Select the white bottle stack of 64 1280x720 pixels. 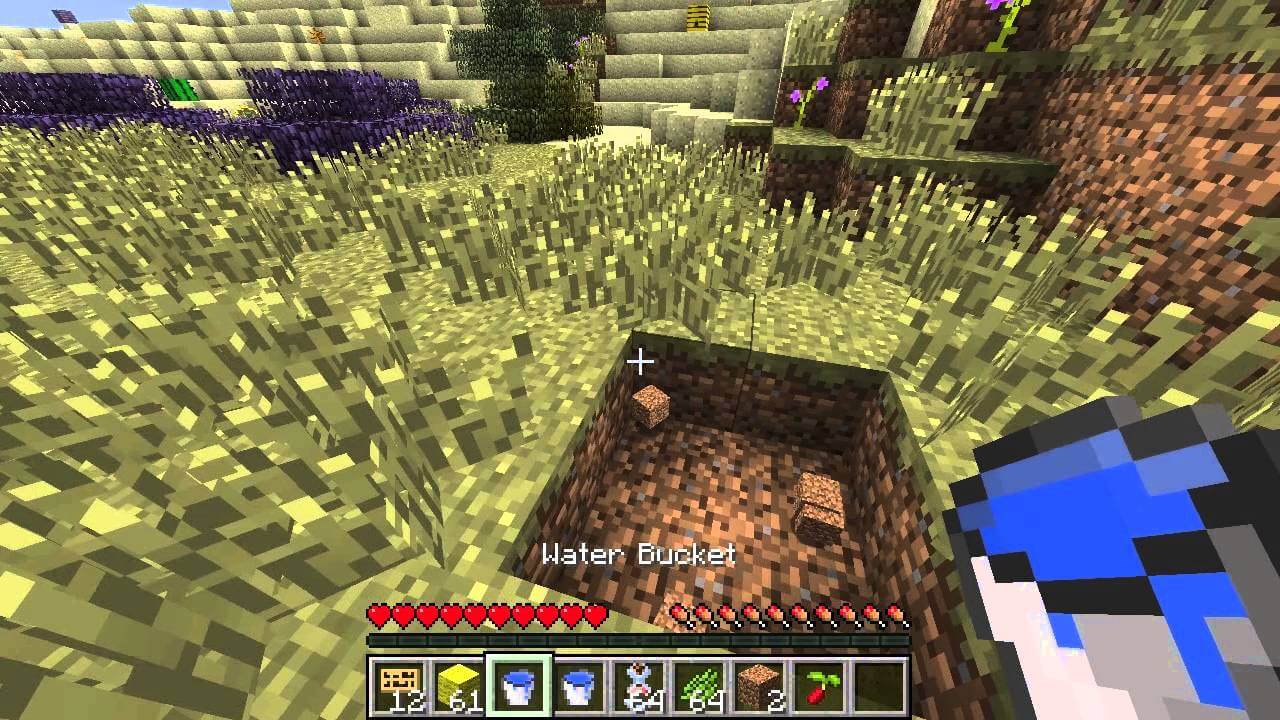(x=638, y=686)
